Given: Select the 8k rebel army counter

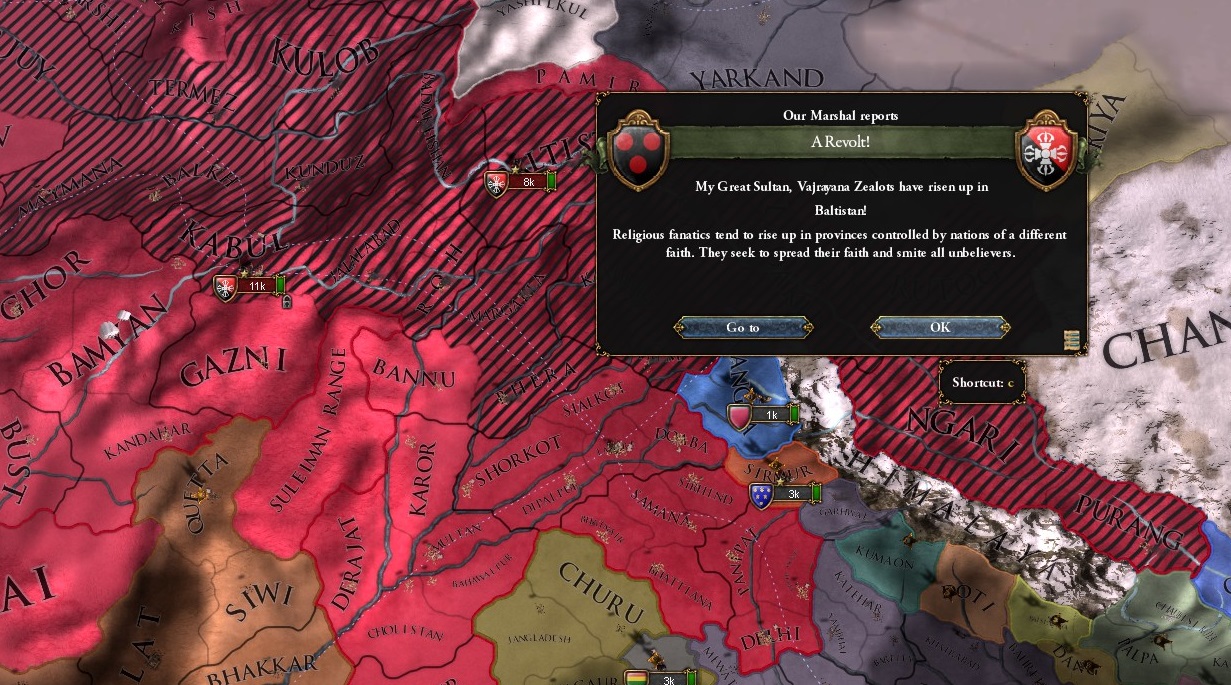Looking at the screenshot, I should coord(520,182).
